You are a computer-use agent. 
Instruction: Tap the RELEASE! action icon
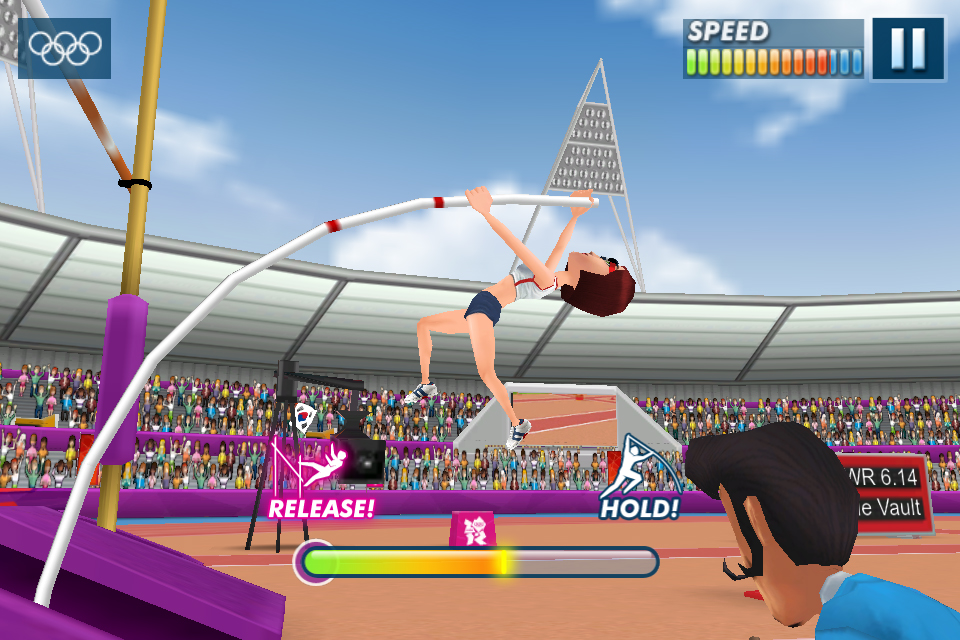(321, 479)
